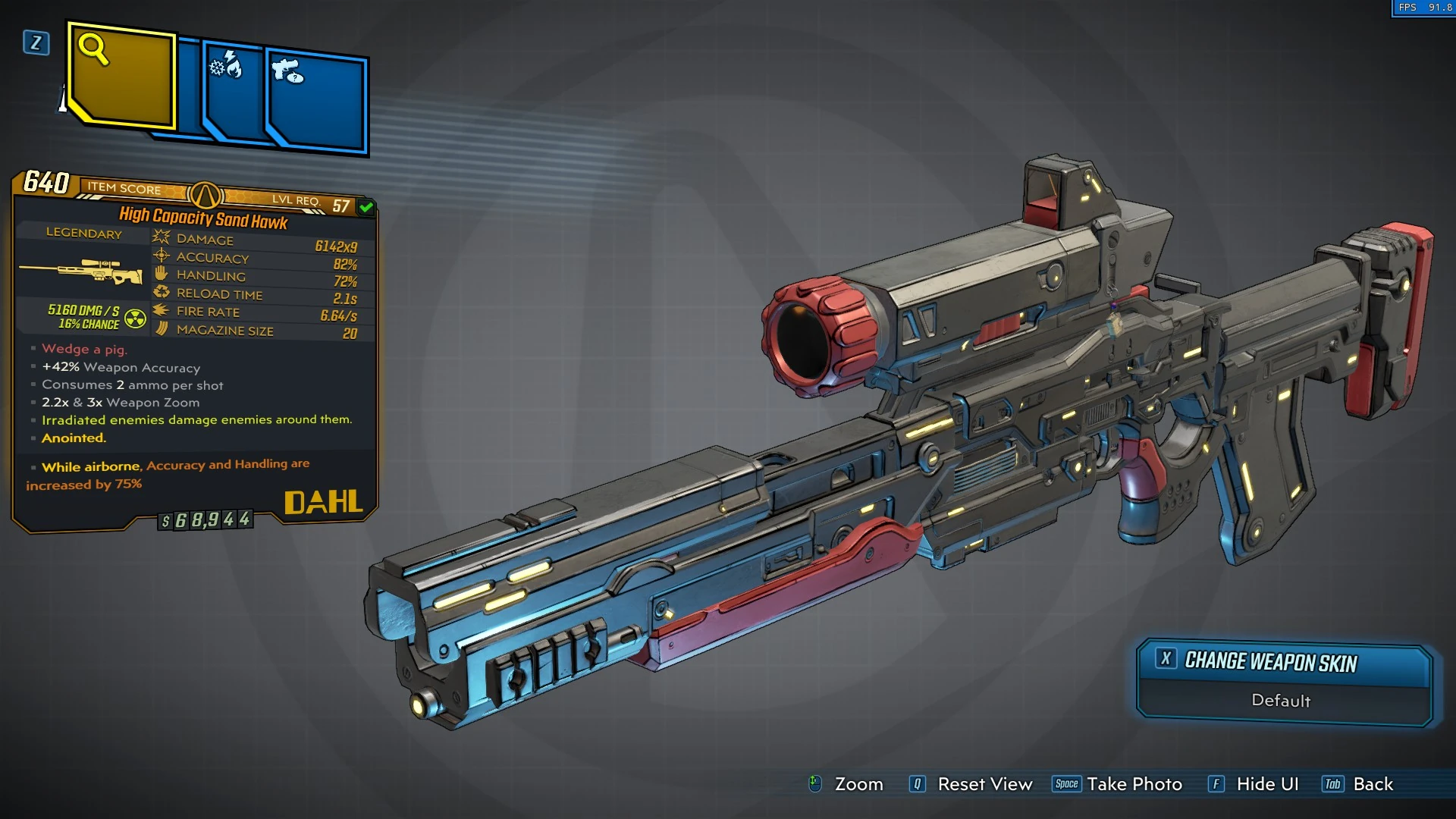Select the magnifying glass inspect tab
Screen dimensions: 1456x819
(121, 76)
